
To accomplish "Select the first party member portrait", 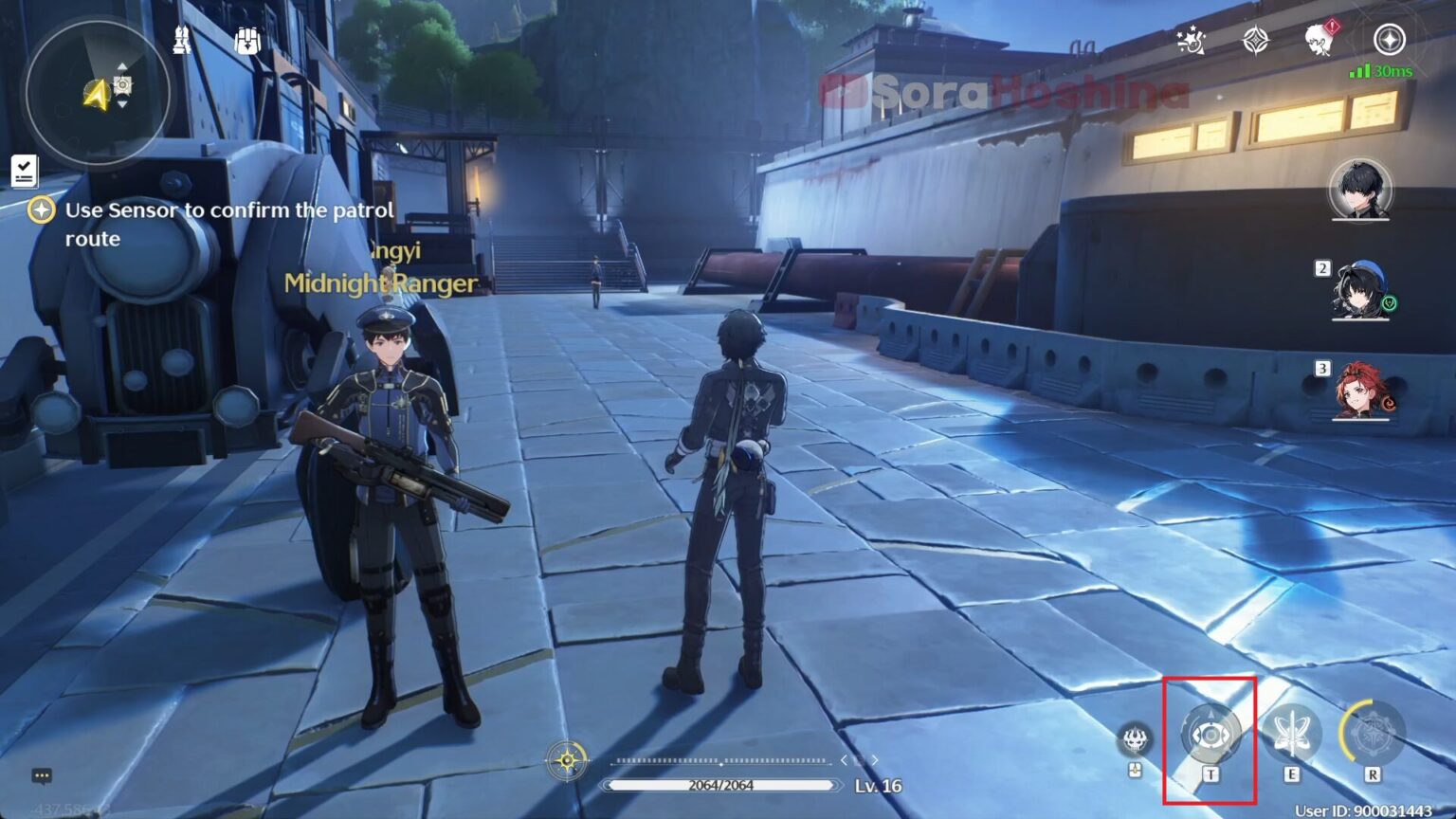I will (x=1360, y=190).
